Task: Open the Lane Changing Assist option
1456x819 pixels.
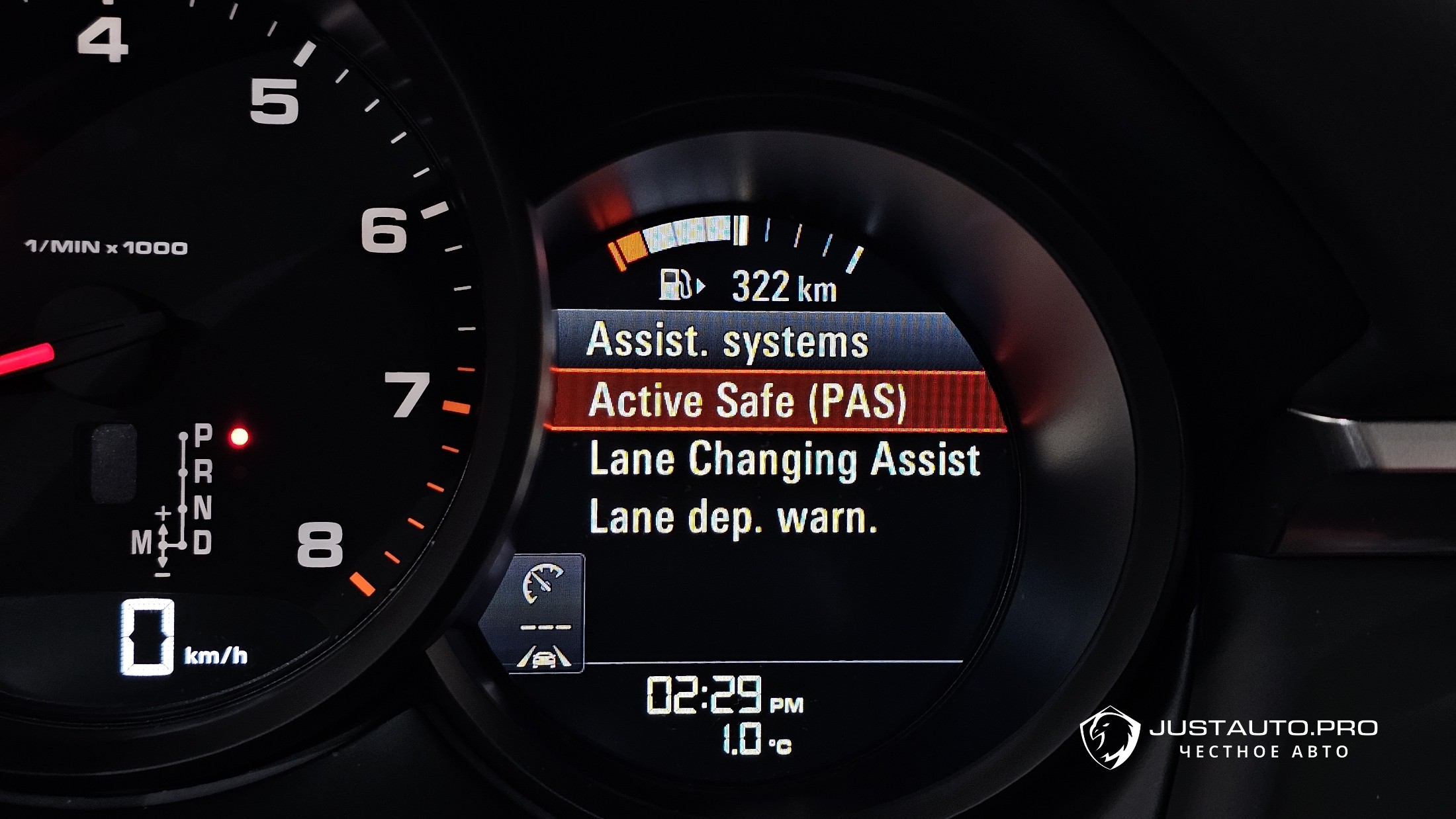Action: [784, 459]
